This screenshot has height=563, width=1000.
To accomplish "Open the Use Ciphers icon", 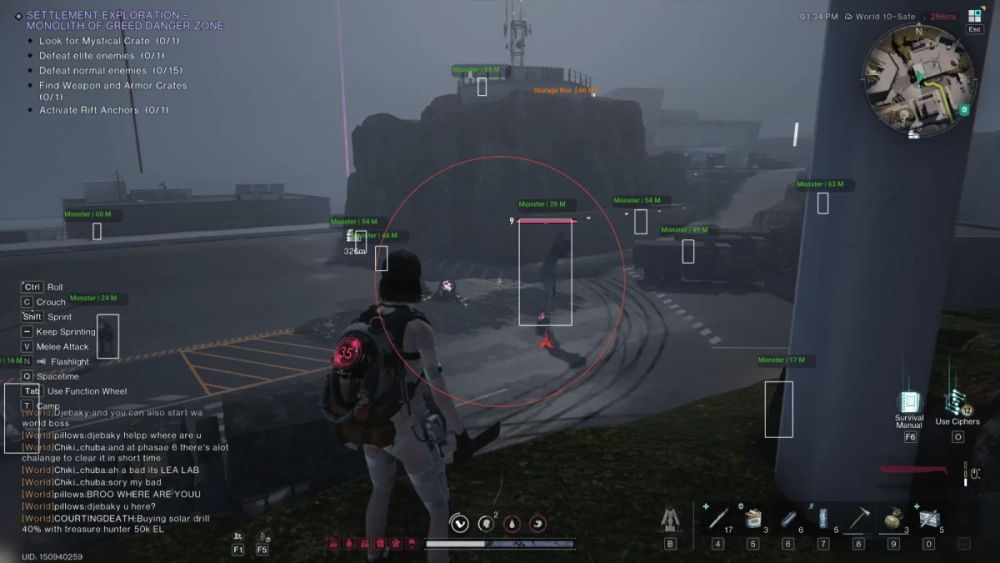I will tap(957, 404).
